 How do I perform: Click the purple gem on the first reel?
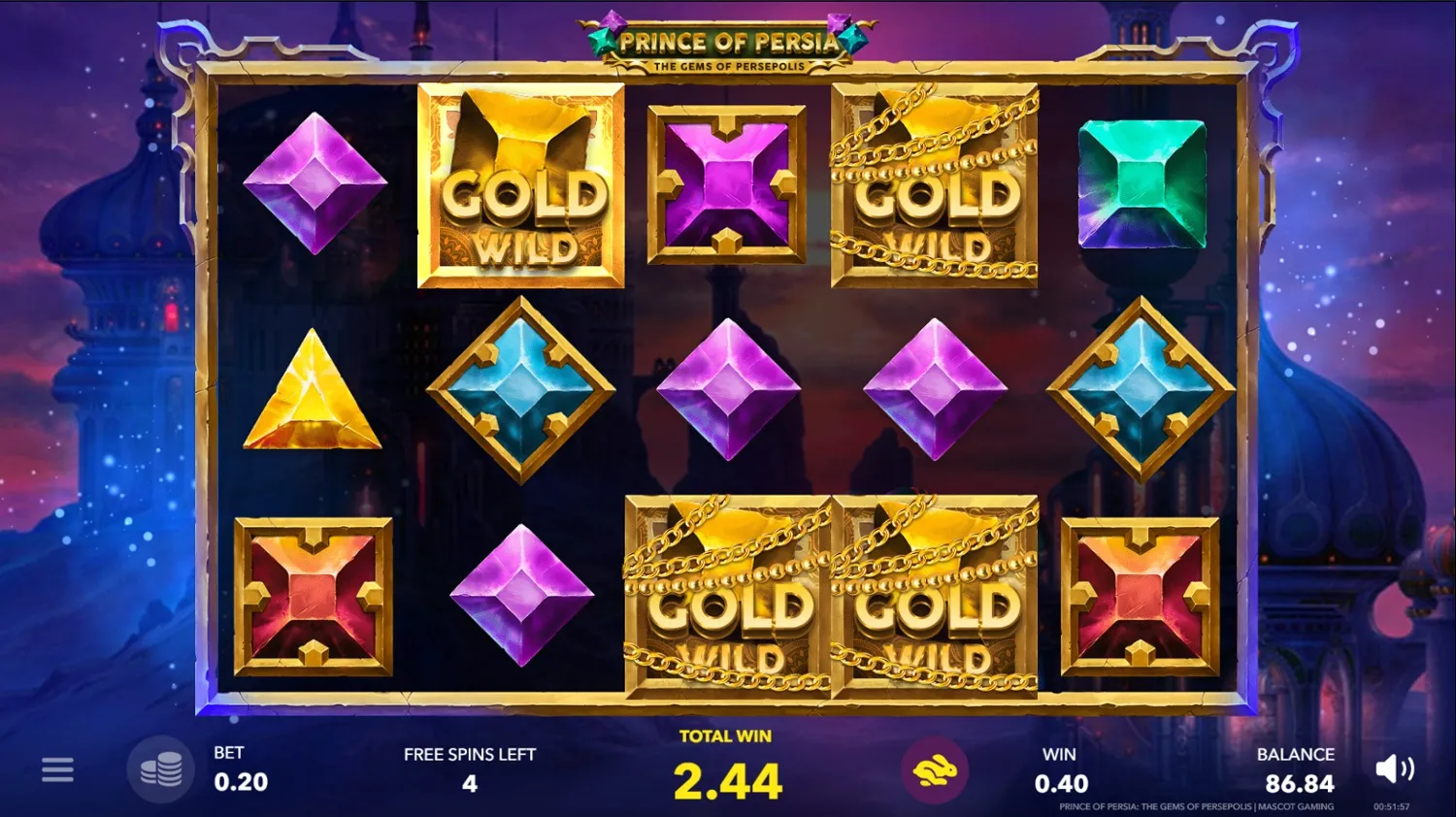tap(314, 186)
